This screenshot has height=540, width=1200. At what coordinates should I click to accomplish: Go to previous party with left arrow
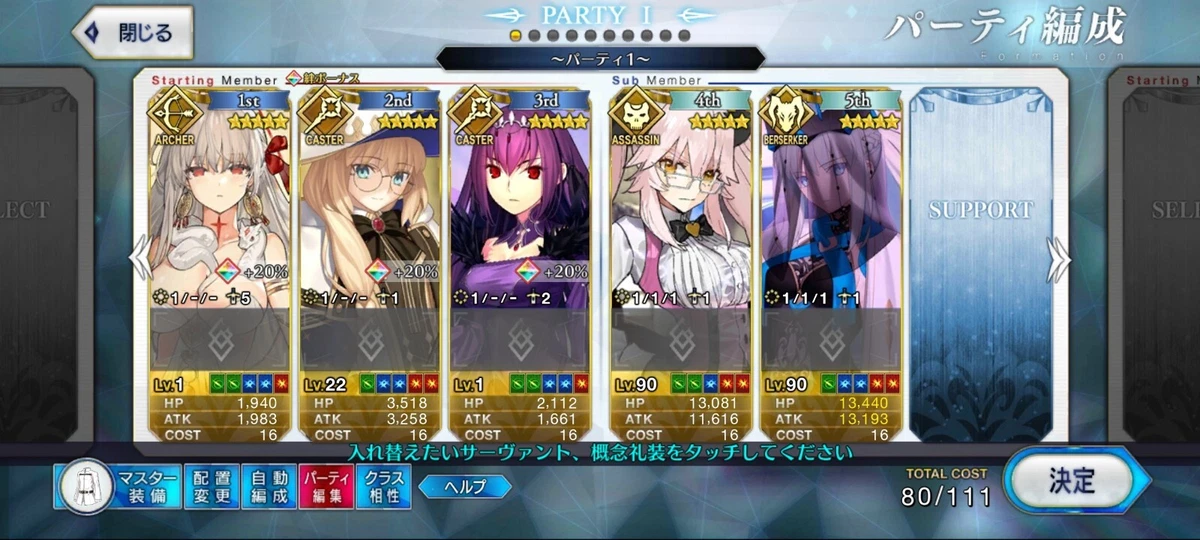[141, 260]
